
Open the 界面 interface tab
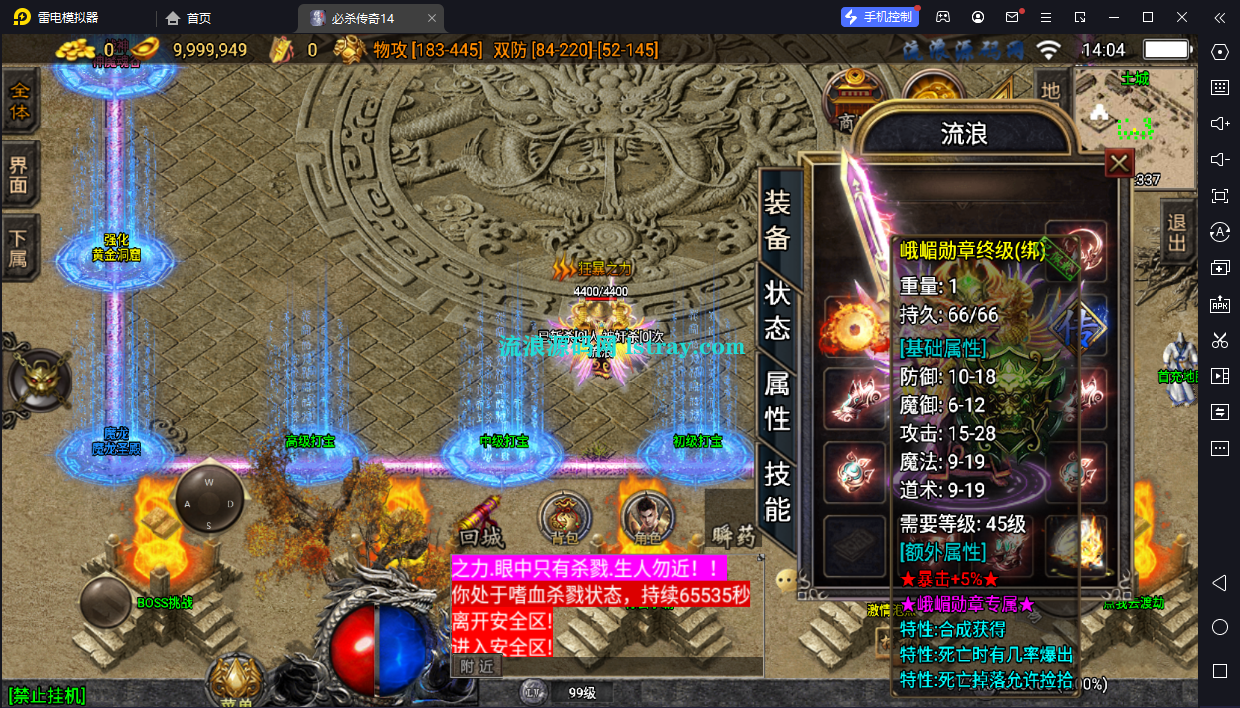click(19, 175)
